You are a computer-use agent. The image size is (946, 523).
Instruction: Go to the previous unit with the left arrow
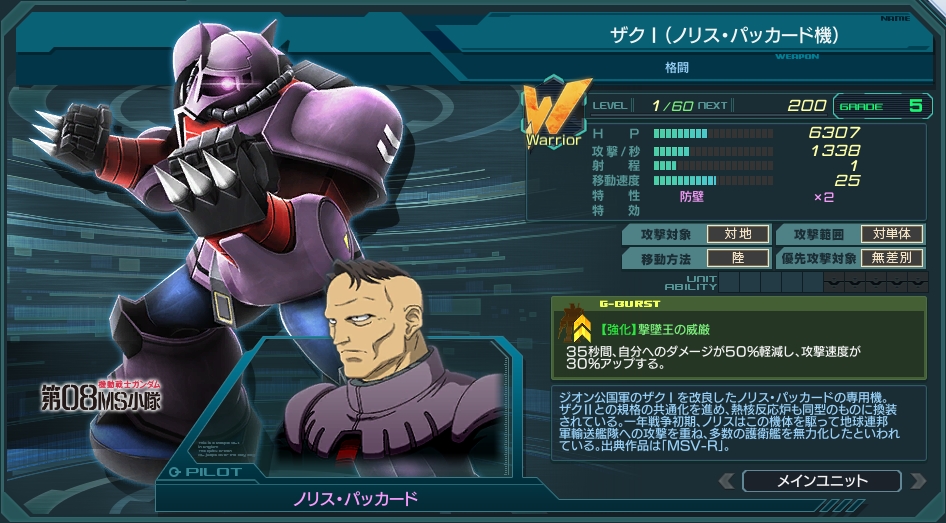pyautogui.click(x=727, y=481)
